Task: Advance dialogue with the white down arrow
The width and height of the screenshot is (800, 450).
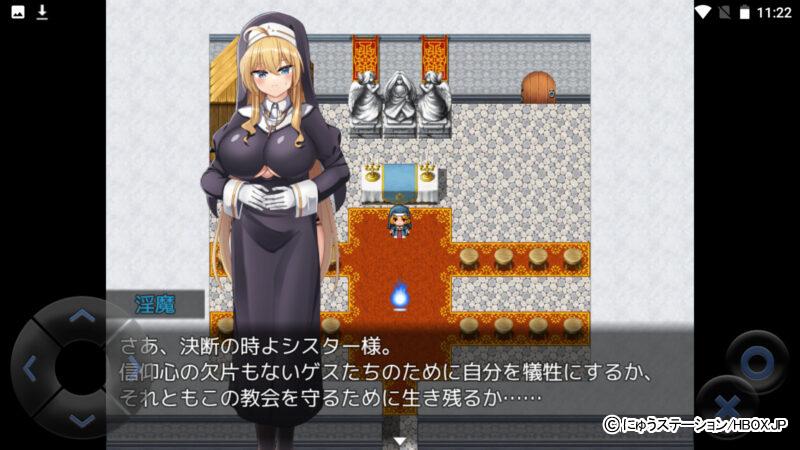Action: pos(400,440)
